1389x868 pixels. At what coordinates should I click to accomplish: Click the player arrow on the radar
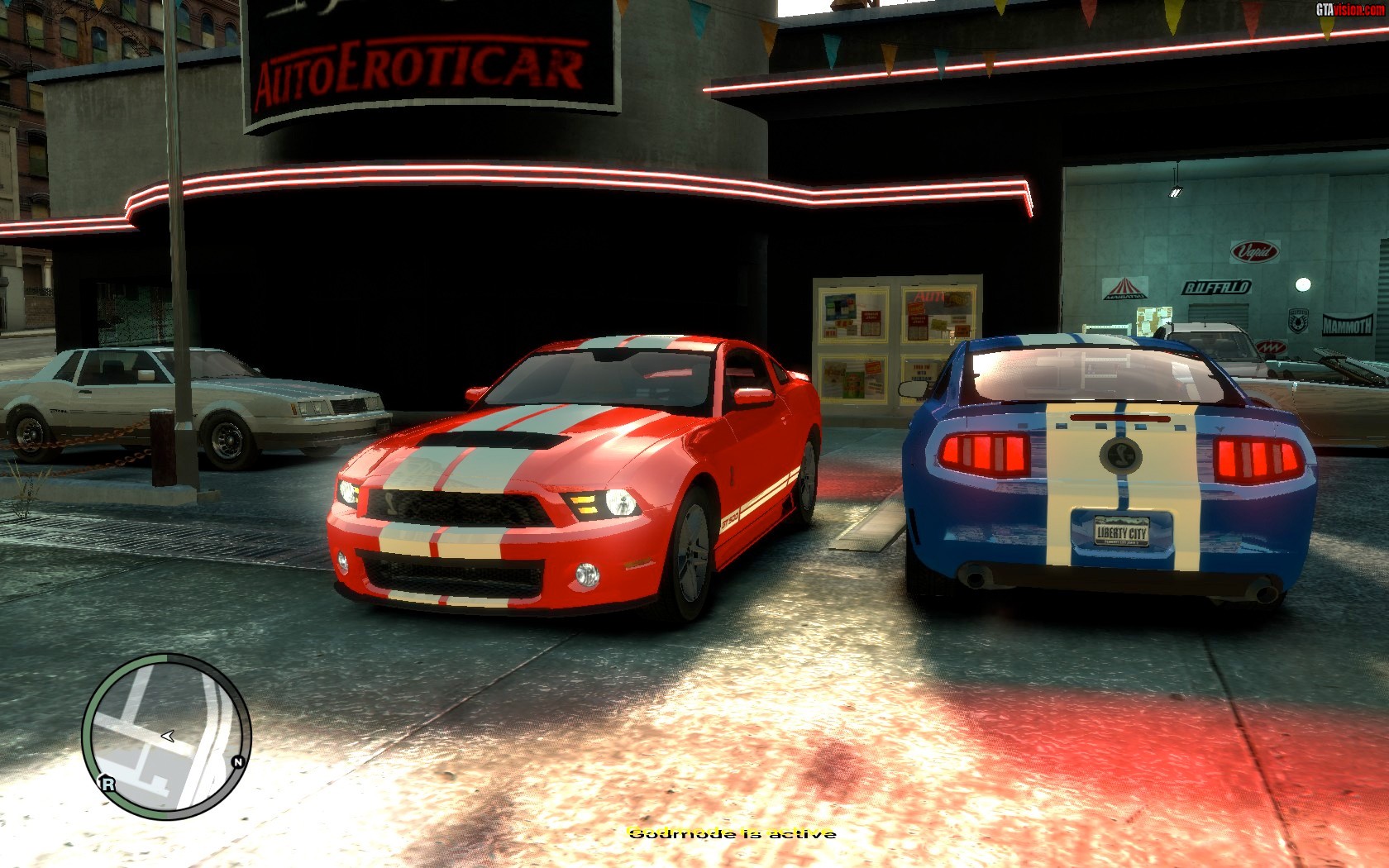[167, 735]
